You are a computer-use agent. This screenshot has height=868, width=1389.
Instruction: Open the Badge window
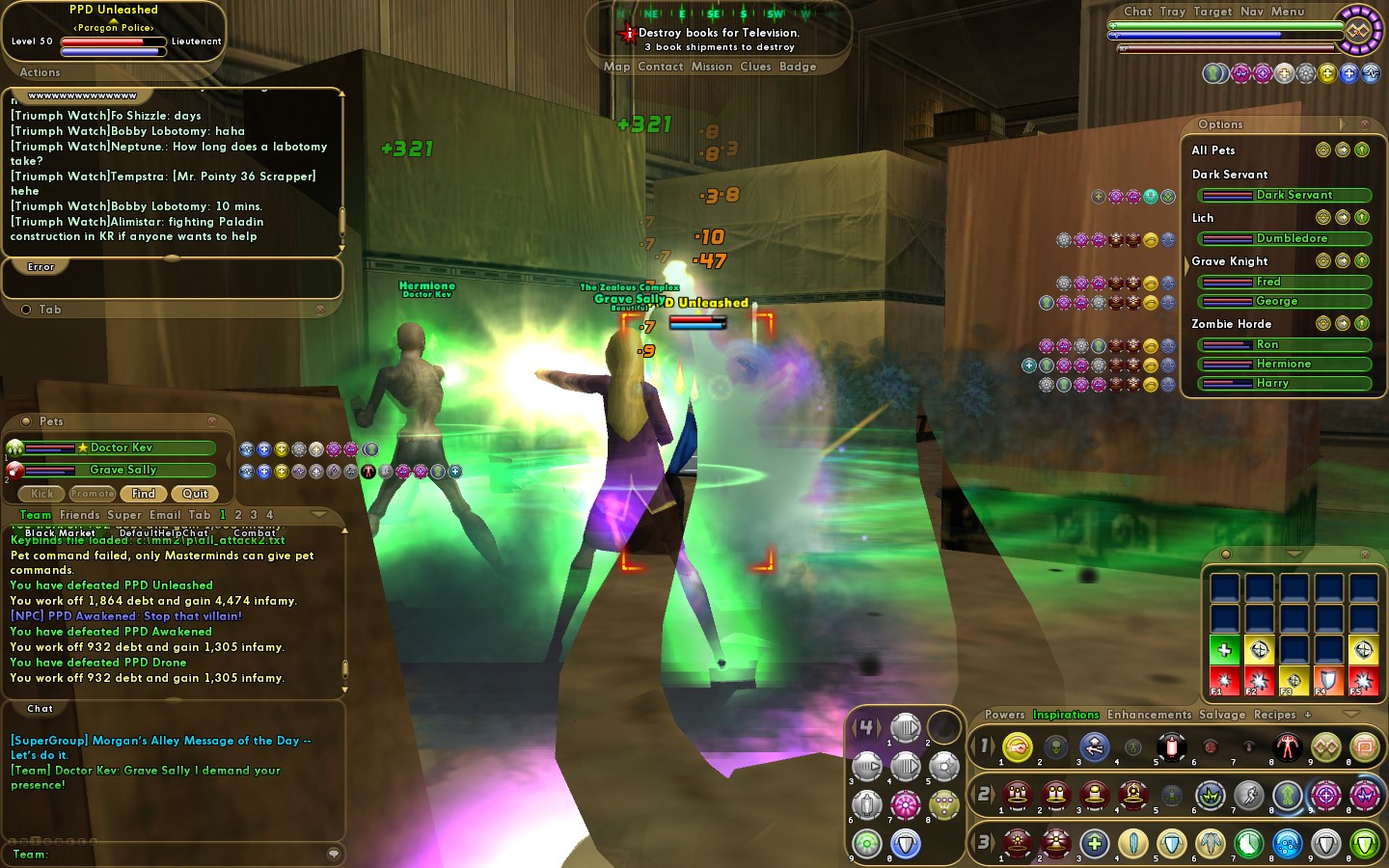click(798, 67)
